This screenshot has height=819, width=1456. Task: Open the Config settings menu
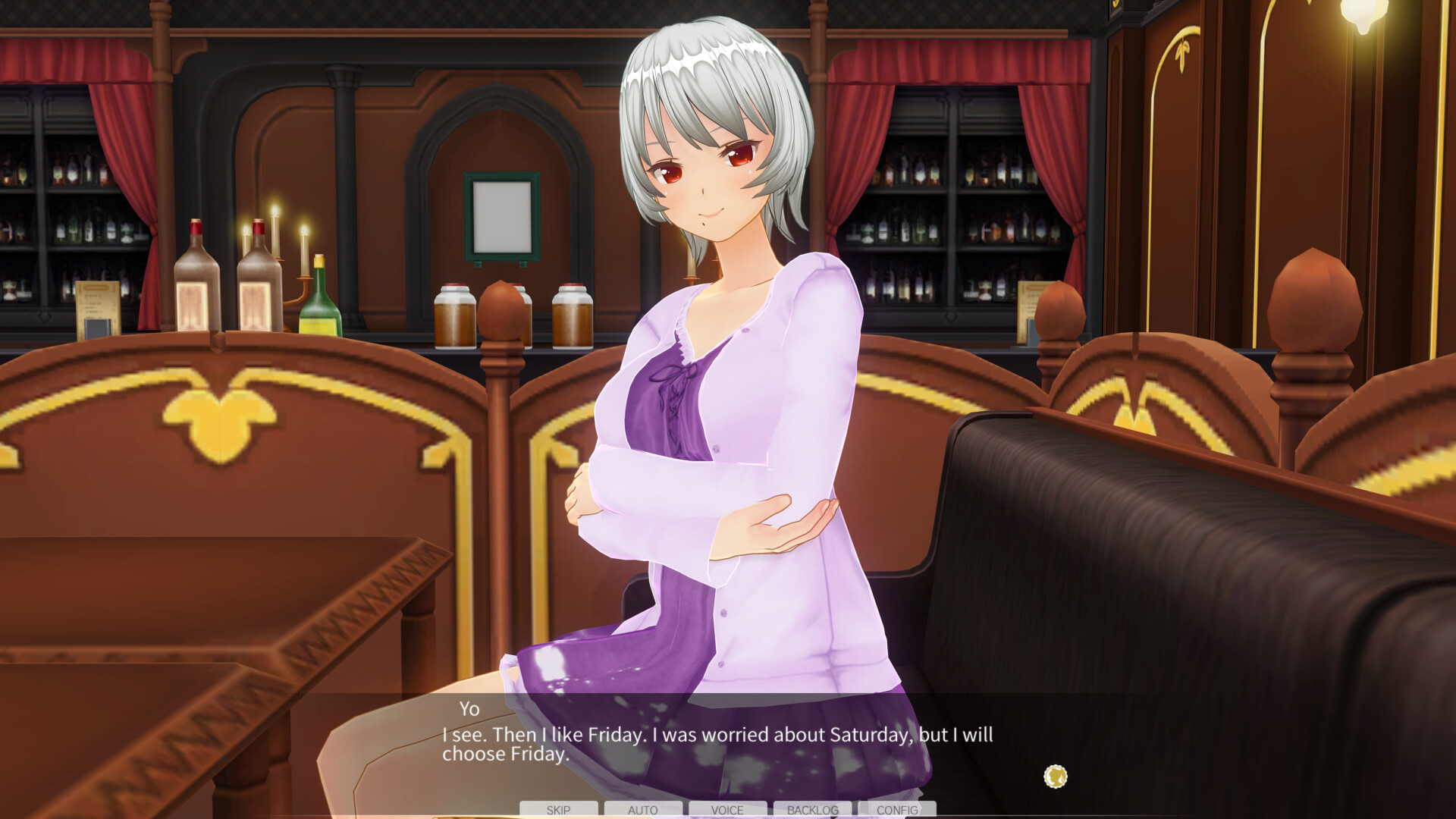pyautogui.click(x=898, y=809)
